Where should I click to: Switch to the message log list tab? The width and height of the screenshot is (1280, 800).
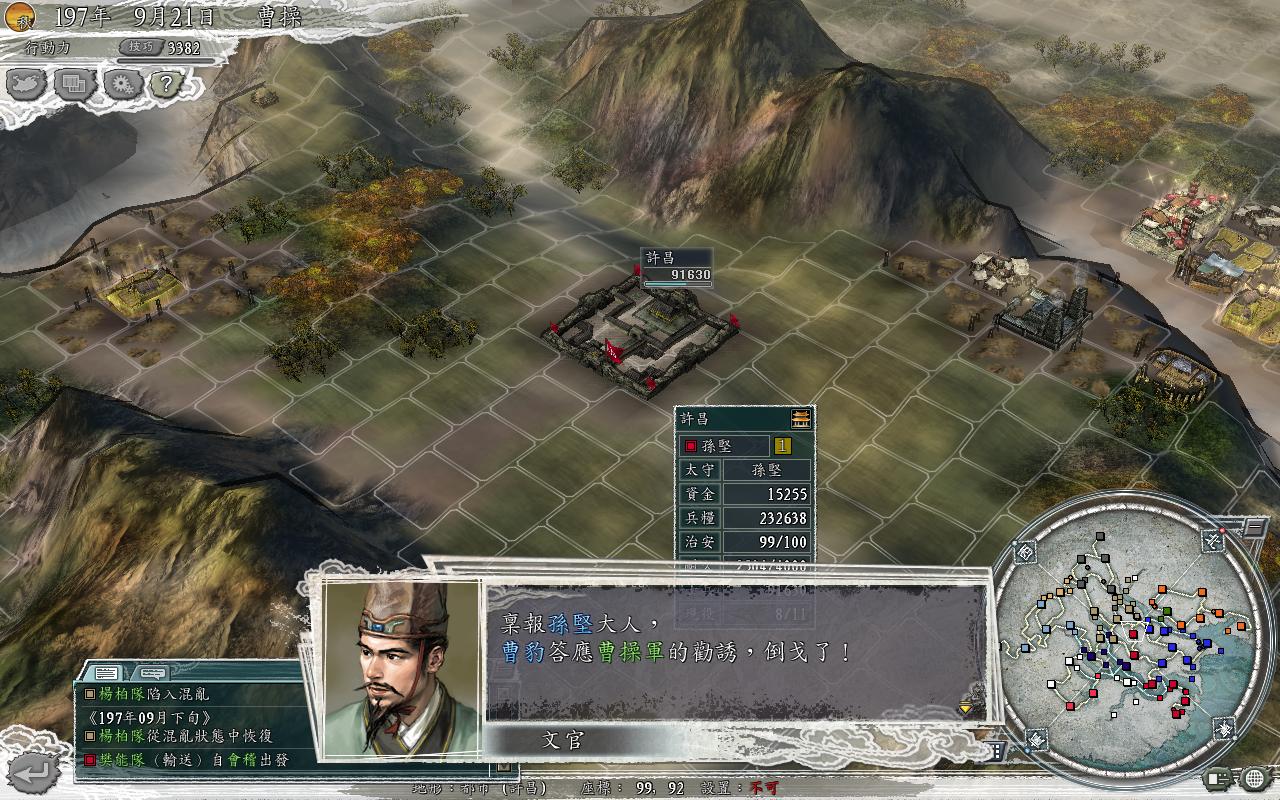pyautogui.click(x=107, y=673)
